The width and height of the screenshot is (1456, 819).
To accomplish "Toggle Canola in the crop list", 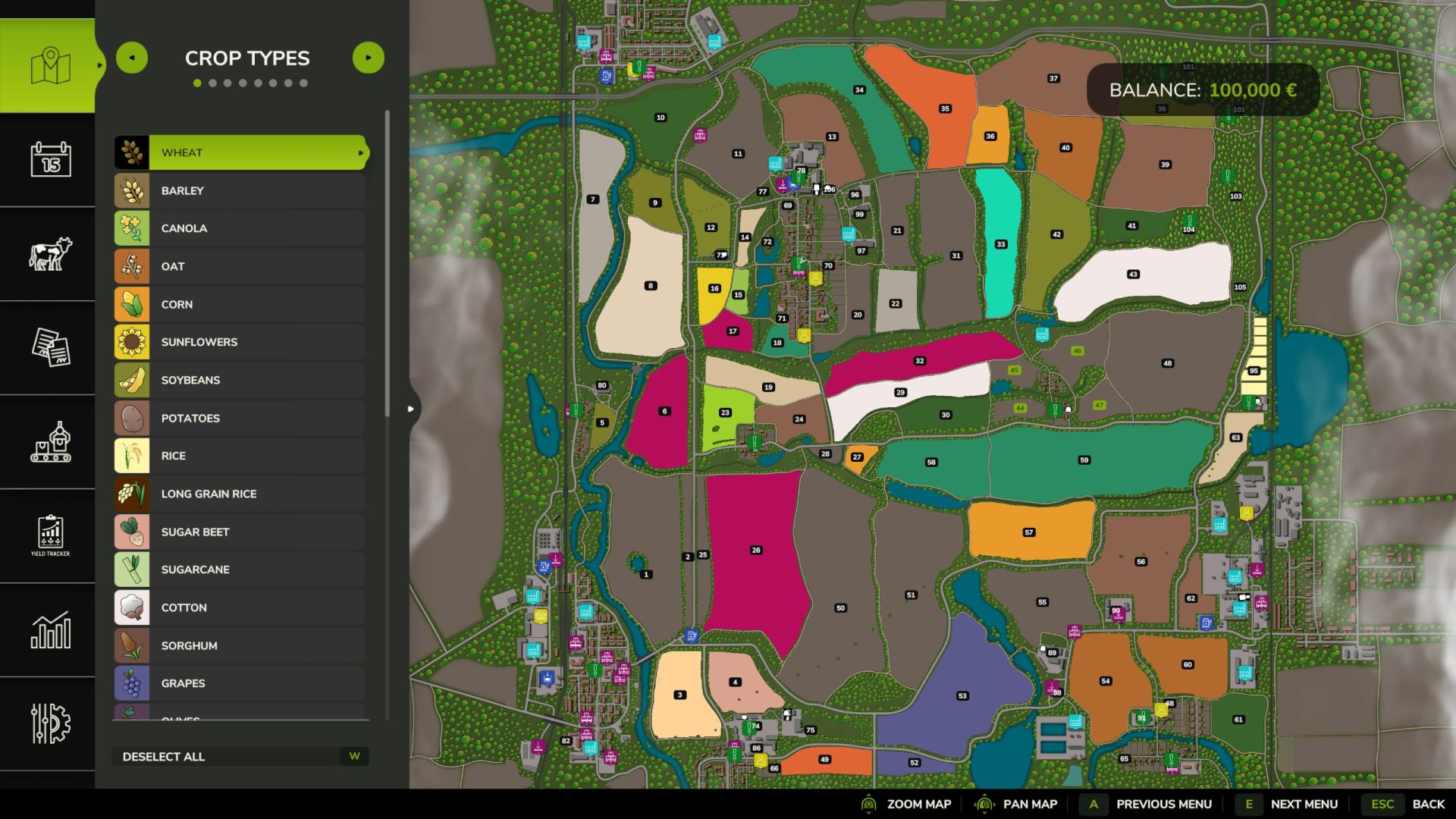I will [x=240, y=228].
